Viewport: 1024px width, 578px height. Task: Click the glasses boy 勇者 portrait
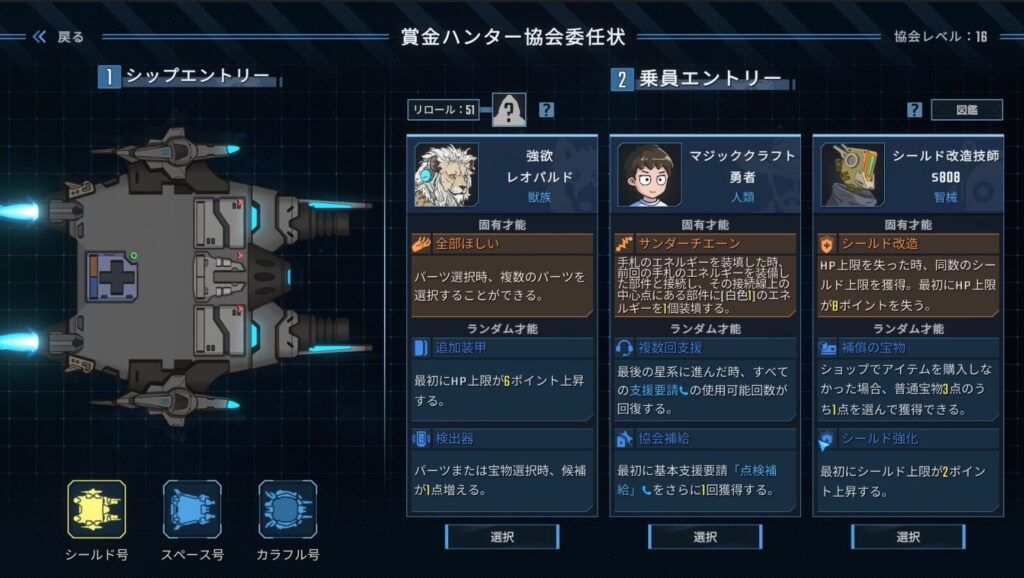click(649, 174)
